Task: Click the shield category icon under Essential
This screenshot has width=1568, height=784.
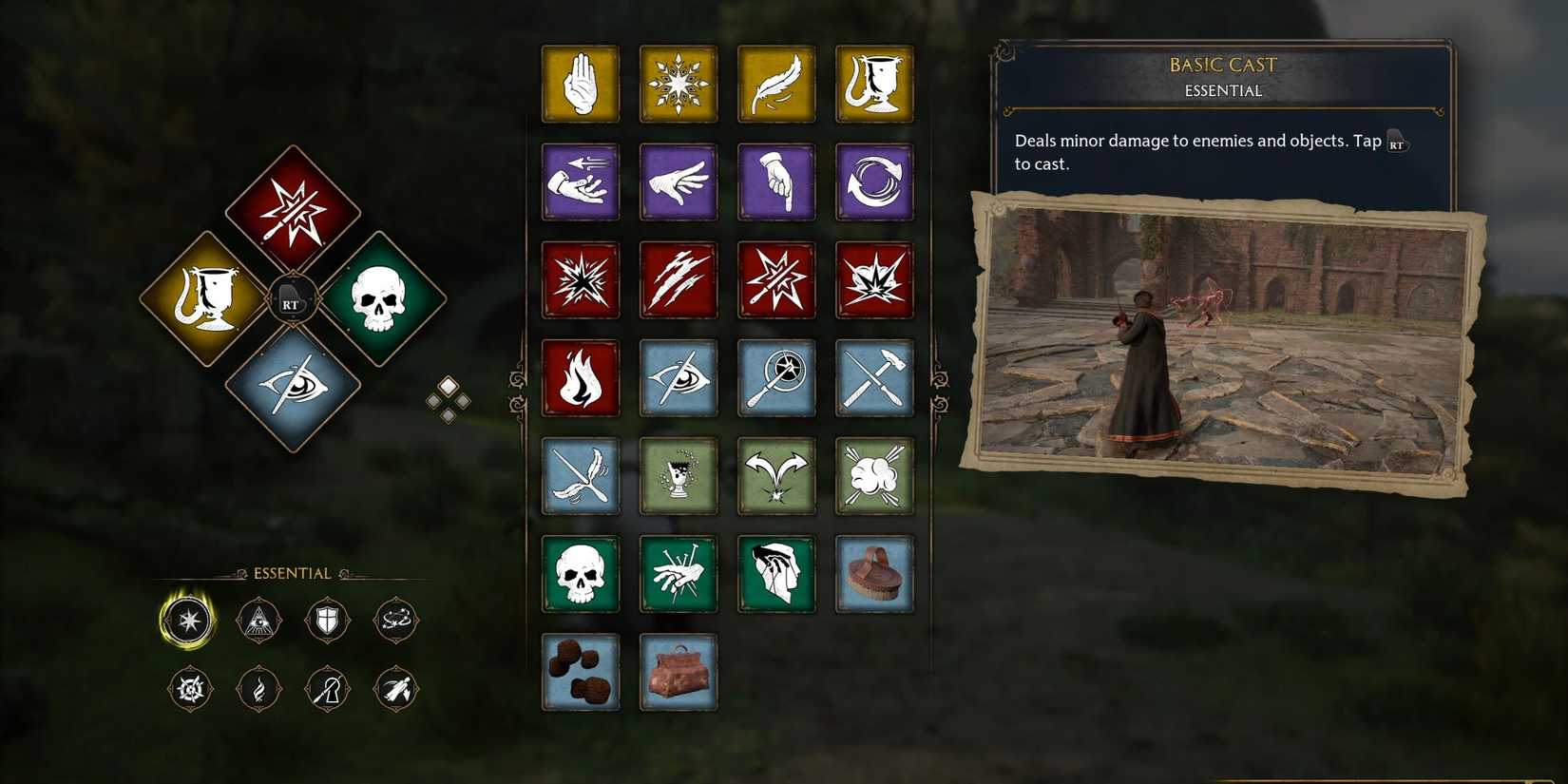Action: (328, 620)
